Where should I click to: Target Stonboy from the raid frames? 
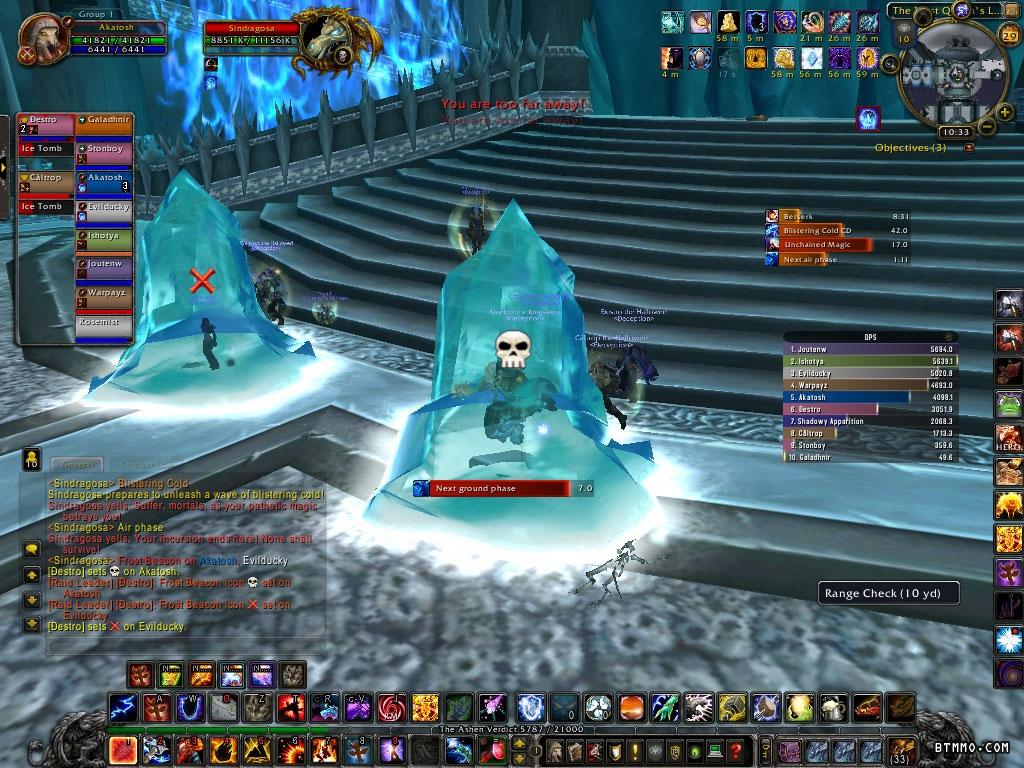[x=104, y=149]
